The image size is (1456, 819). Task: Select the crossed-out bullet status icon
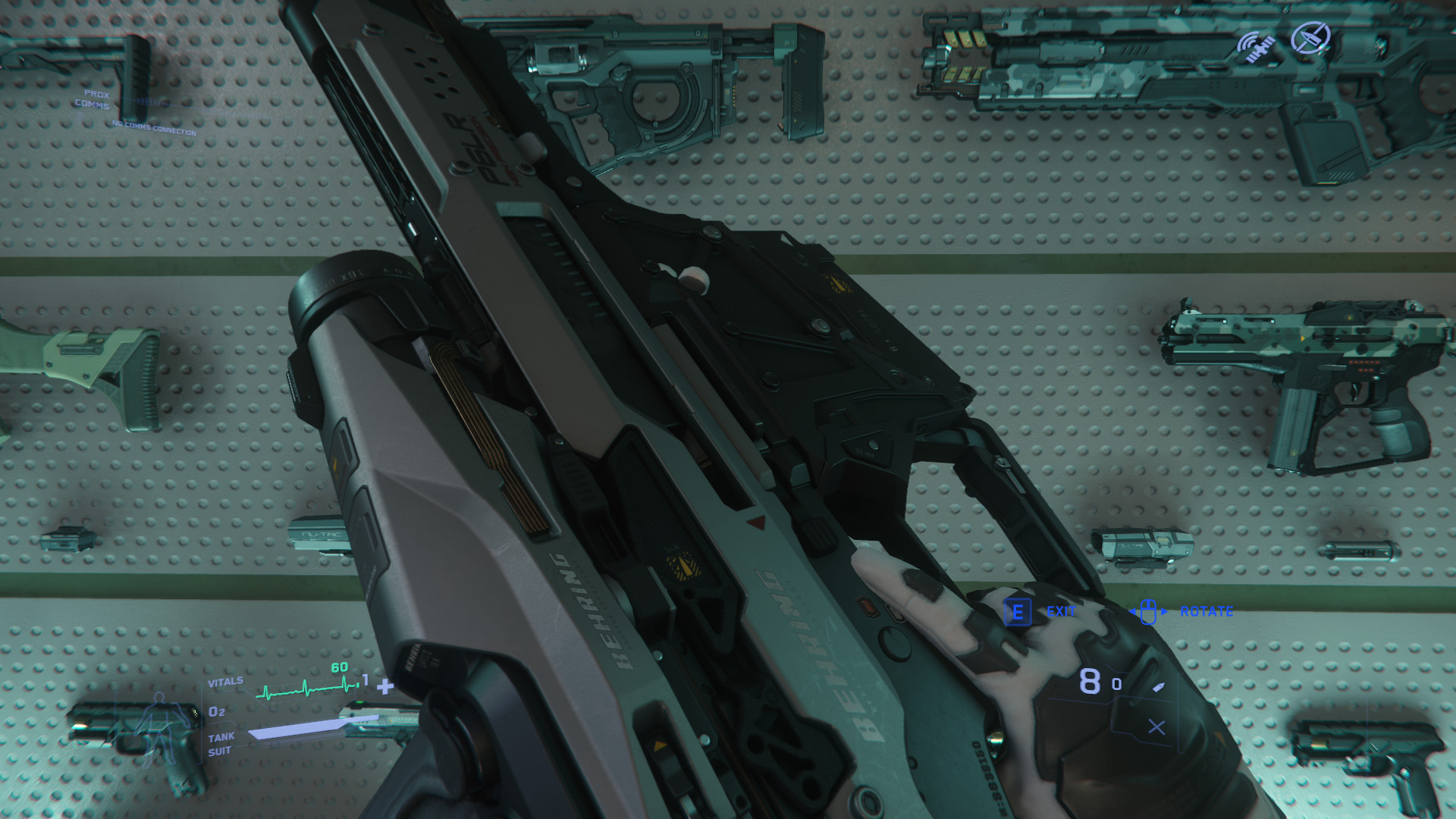(x=1310, y=38)
